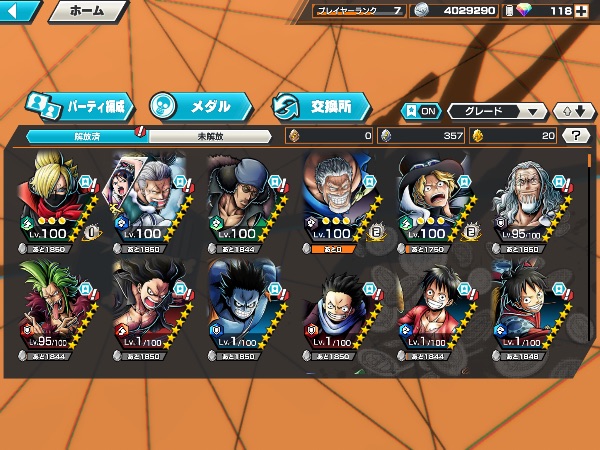The image size is (600, 450).
Task: Open the 交換所 exchange shop
Action: point(320,105)
